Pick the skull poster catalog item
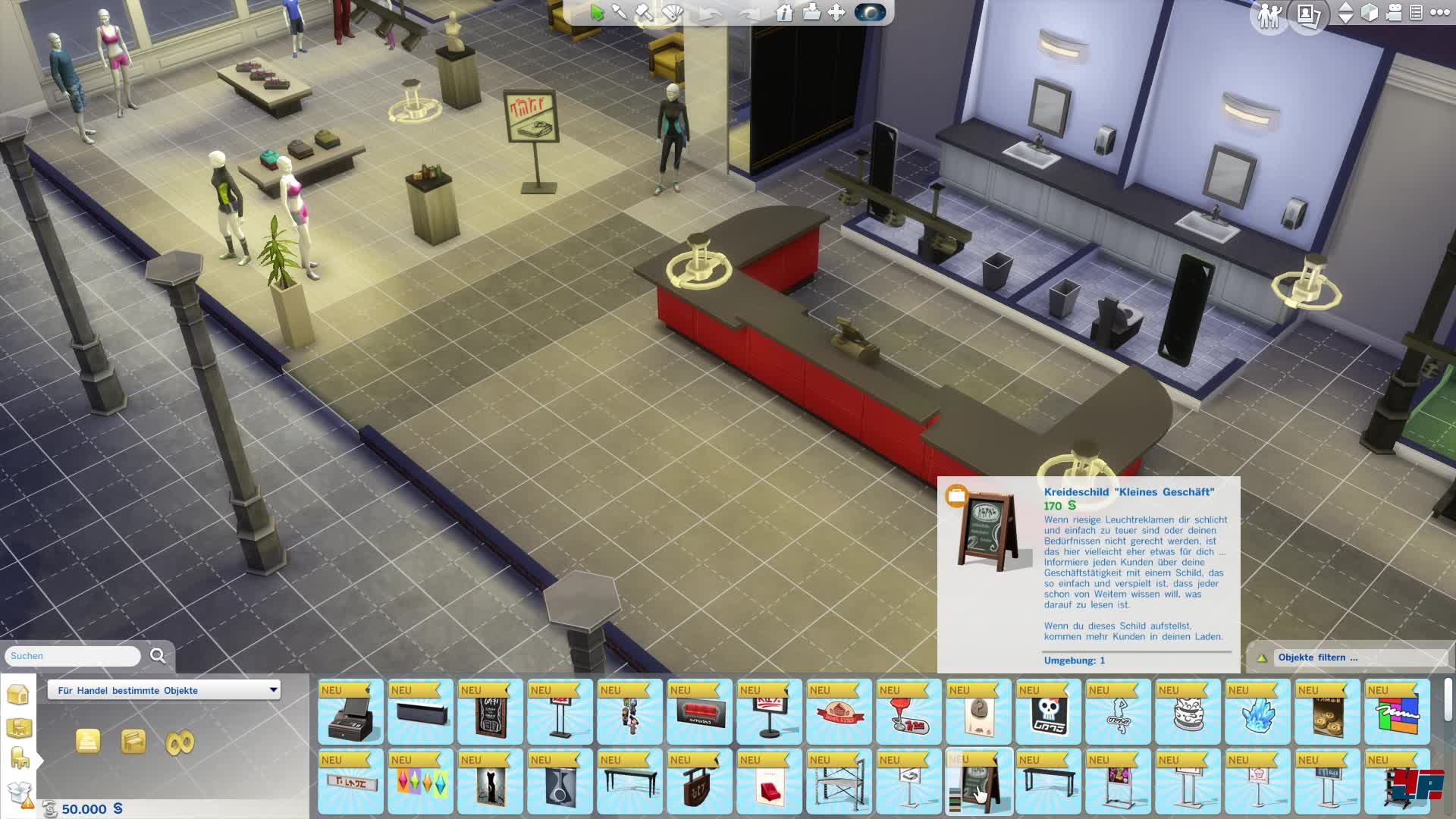The width and height of the screenshot is (1456, 819). tap(1048, 713)
